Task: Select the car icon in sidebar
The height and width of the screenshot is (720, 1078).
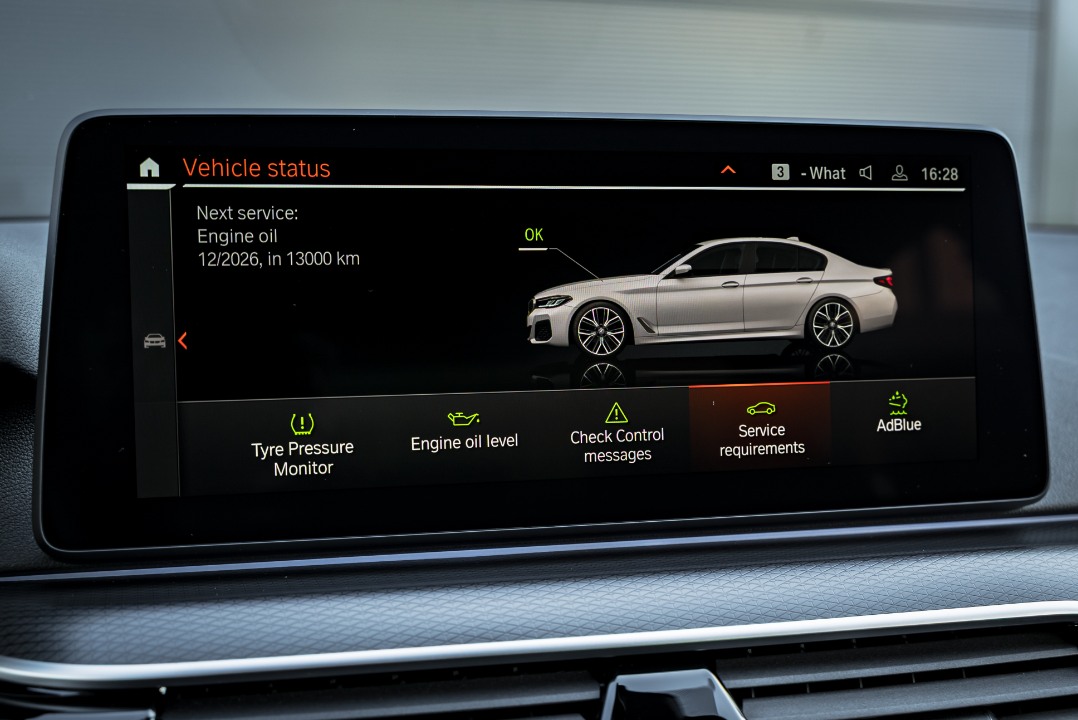Action: pyautogui.click(x=154, y=341)
